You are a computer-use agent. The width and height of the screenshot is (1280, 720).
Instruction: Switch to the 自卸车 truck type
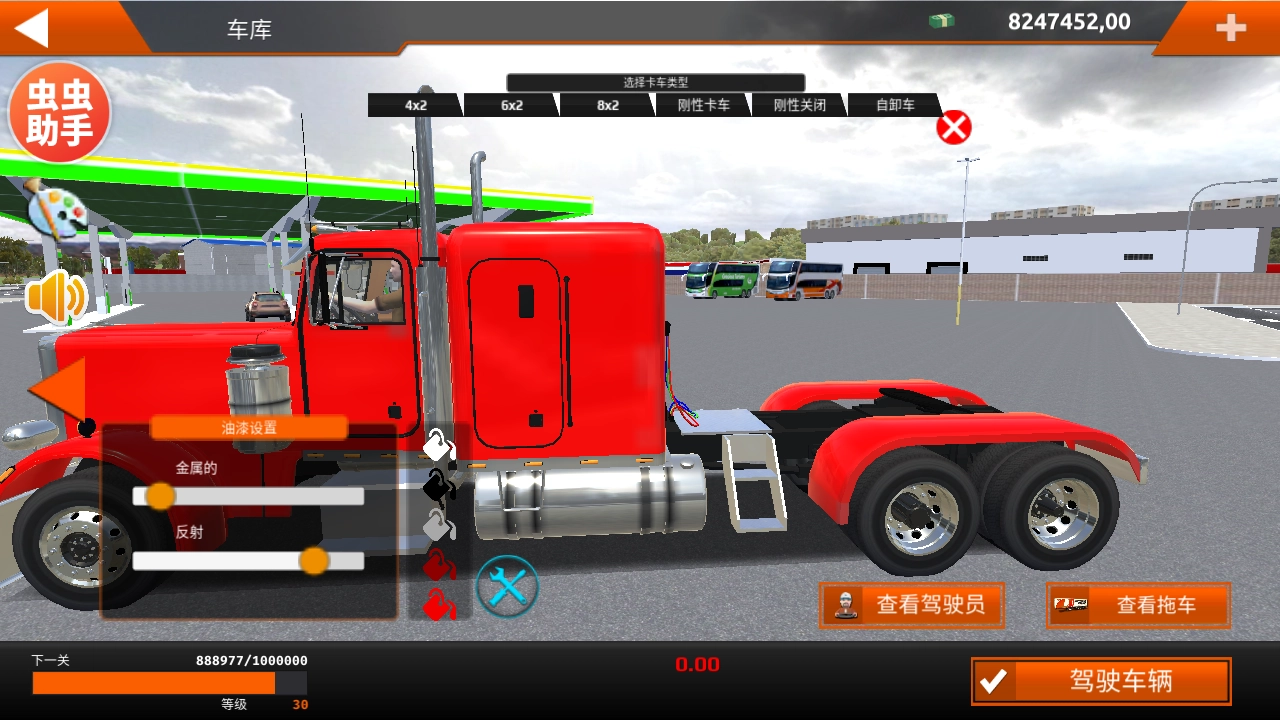point(895,105)
